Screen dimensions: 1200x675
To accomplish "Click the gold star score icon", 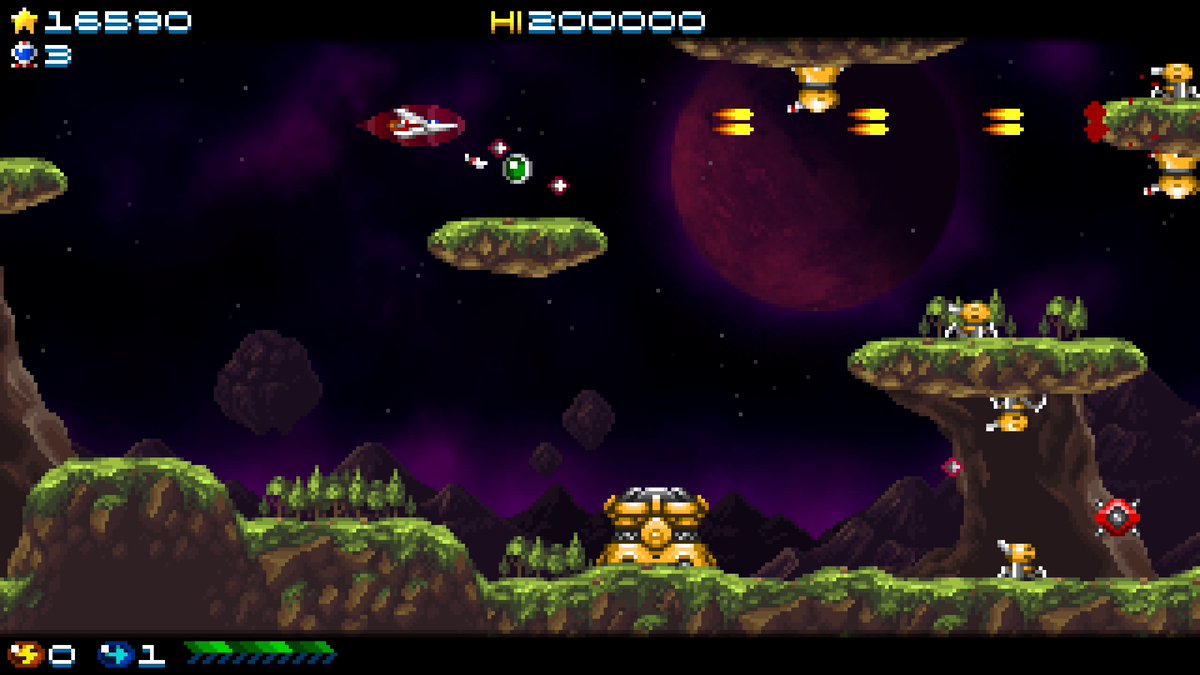I will 24,21.
